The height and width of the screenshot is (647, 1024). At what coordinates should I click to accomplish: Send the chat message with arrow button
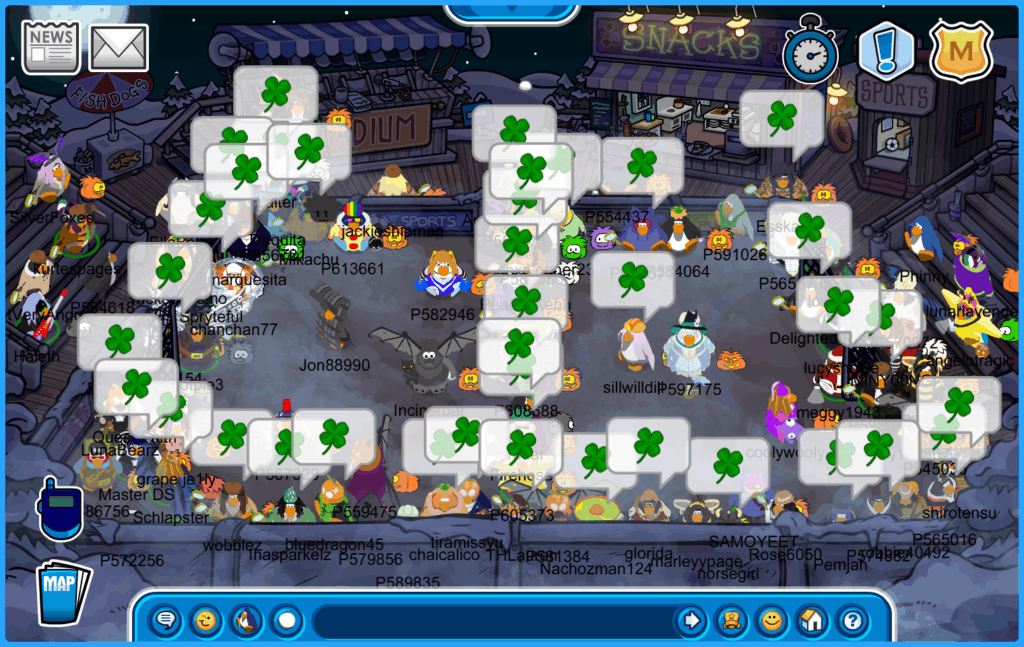click(x=690, y=621)
